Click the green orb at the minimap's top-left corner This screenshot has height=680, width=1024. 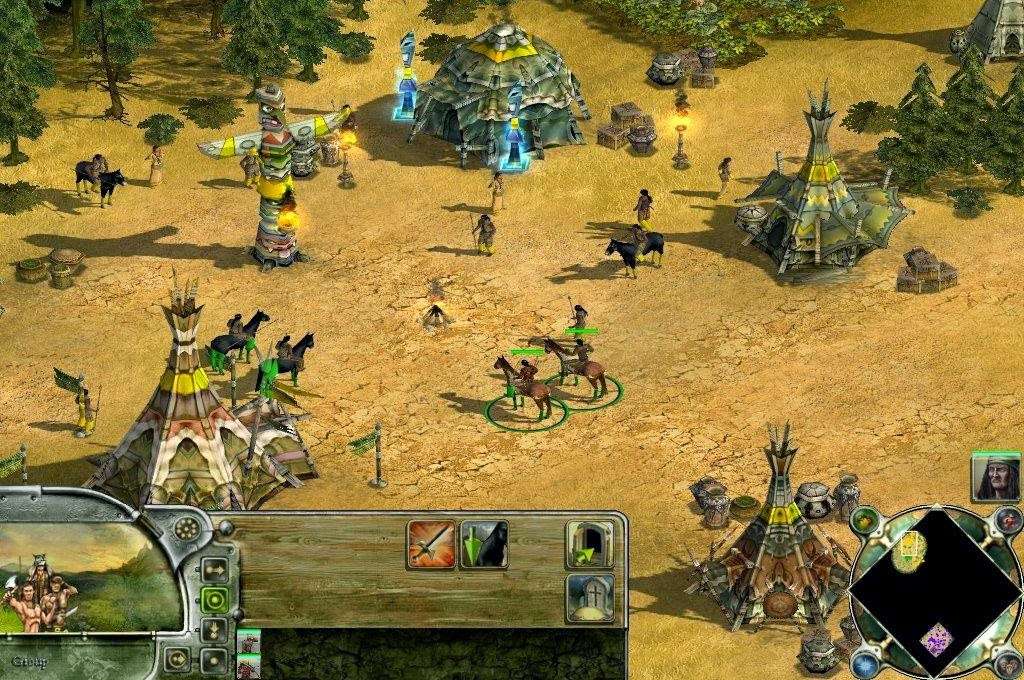(865, 521)
